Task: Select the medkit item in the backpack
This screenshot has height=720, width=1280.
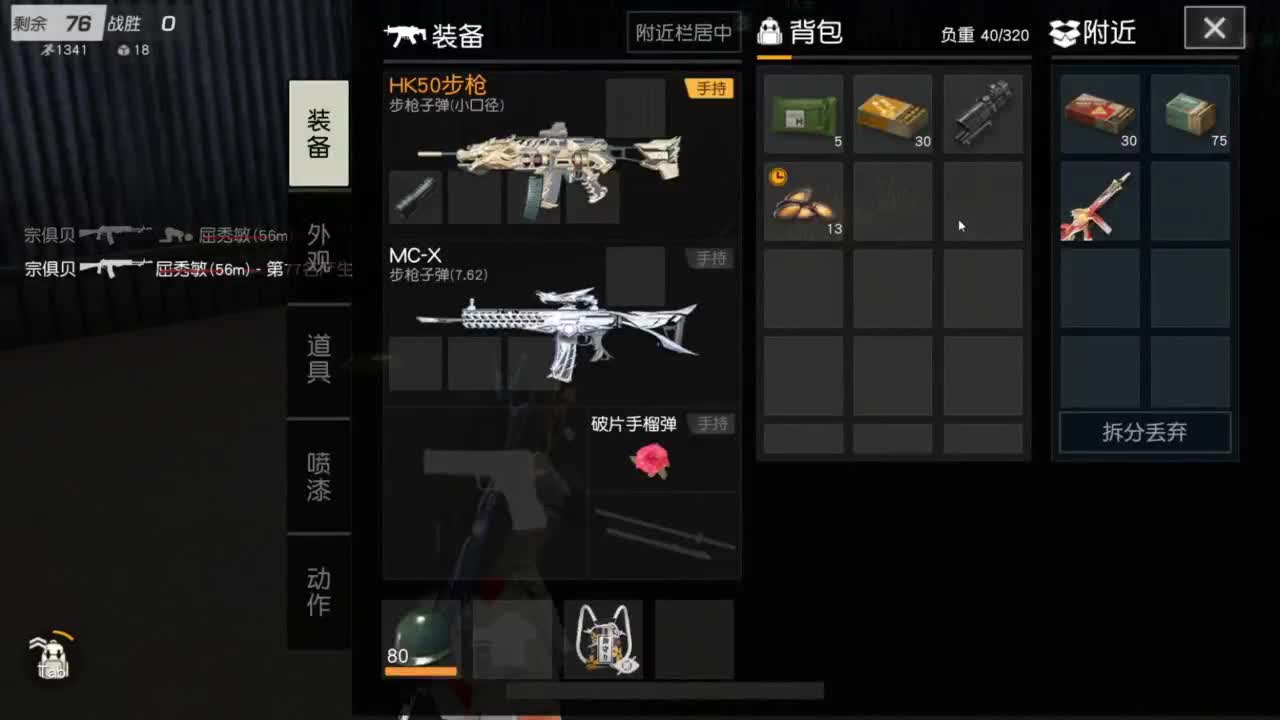Action: pyautogui.click(x=805, y=113)
